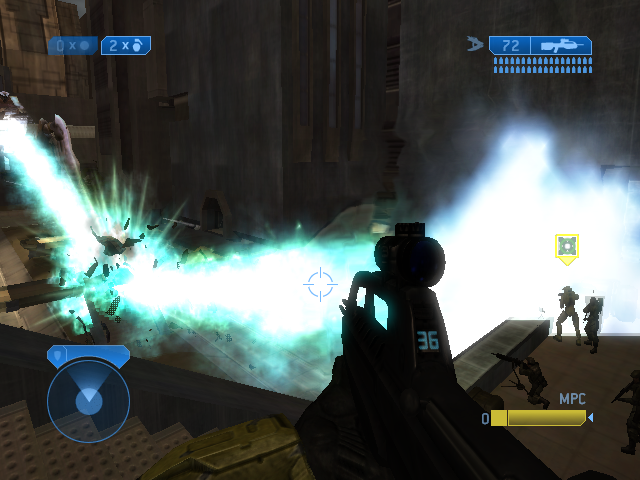Select the frag grenade indicator
The image size is (640, 480).
coord(127,45)
